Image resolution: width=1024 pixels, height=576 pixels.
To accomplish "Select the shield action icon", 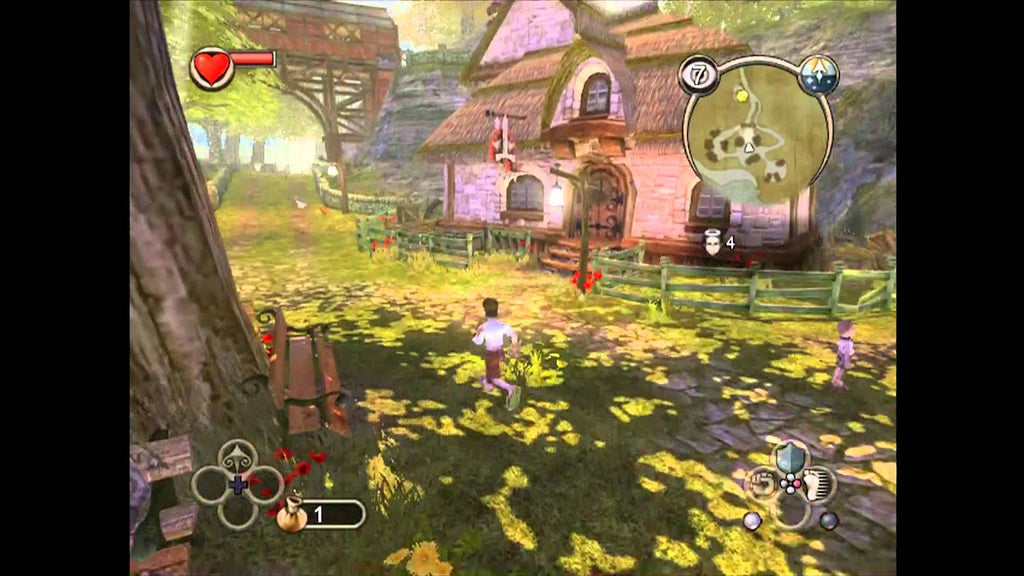I will point(791,457).
